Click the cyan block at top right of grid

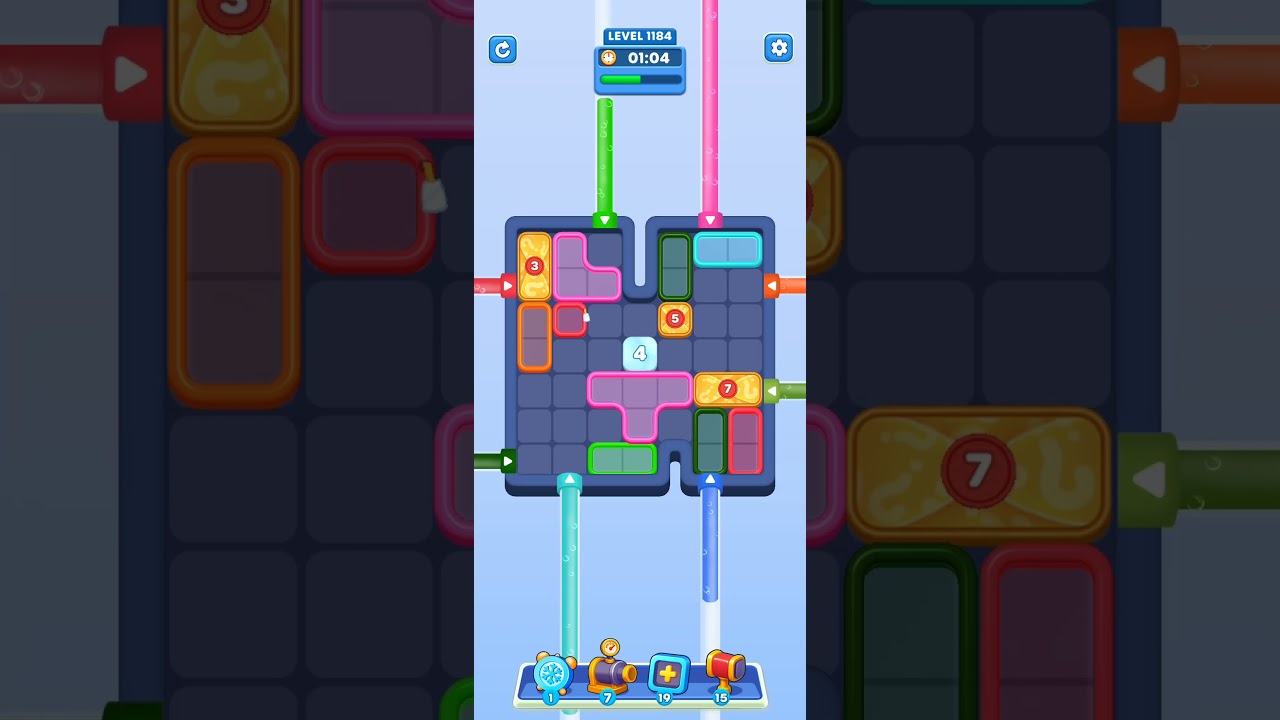coord(727,249)
